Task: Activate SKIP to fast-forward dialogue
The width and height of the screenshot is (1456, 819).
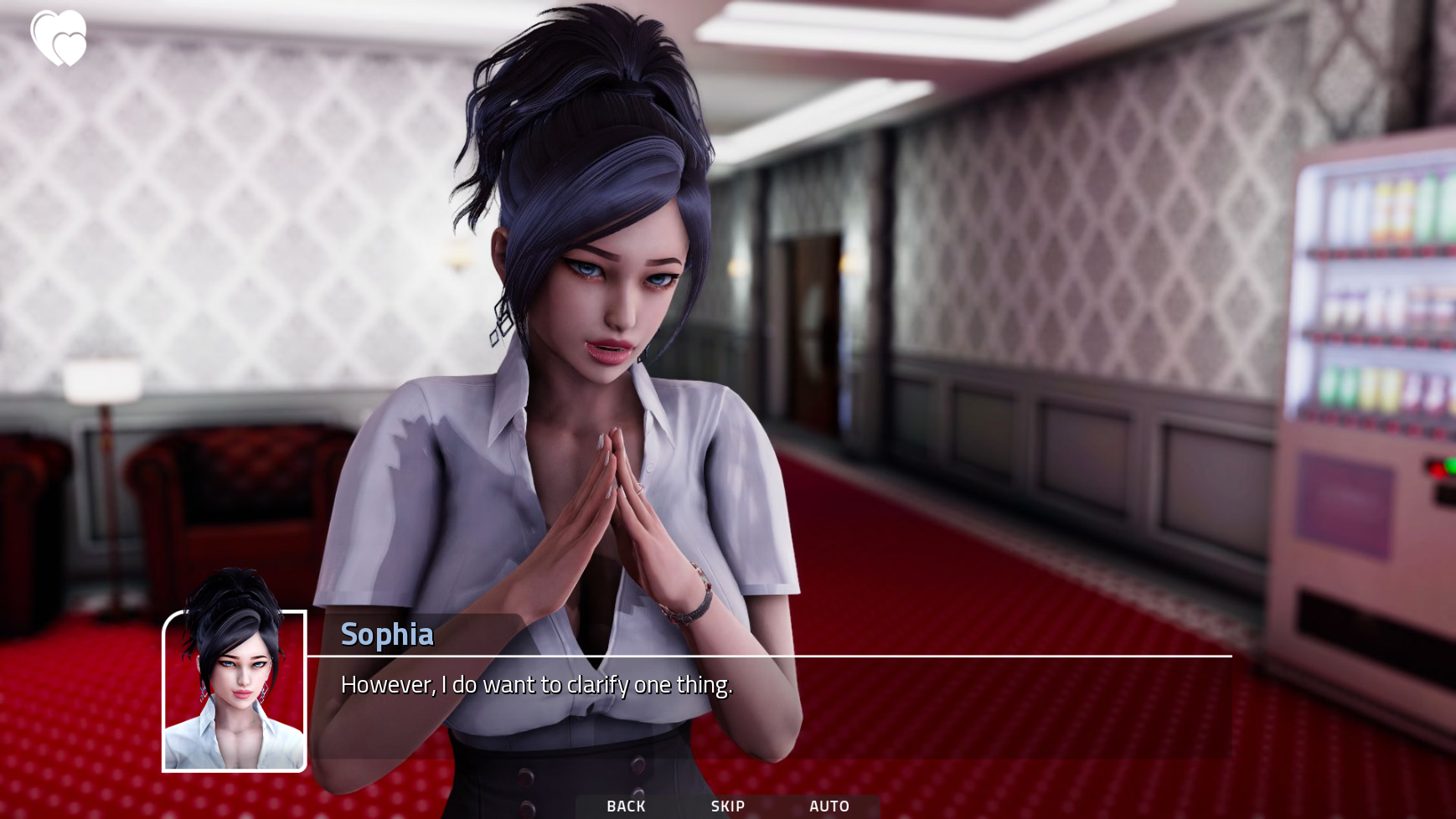Action: pyautogui.click(x=727, y=806)
